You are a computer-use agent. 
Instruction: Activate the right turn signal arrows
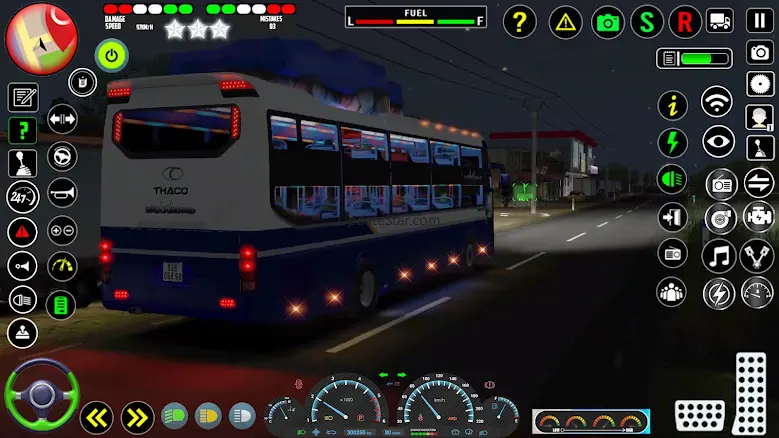(137, 416)
